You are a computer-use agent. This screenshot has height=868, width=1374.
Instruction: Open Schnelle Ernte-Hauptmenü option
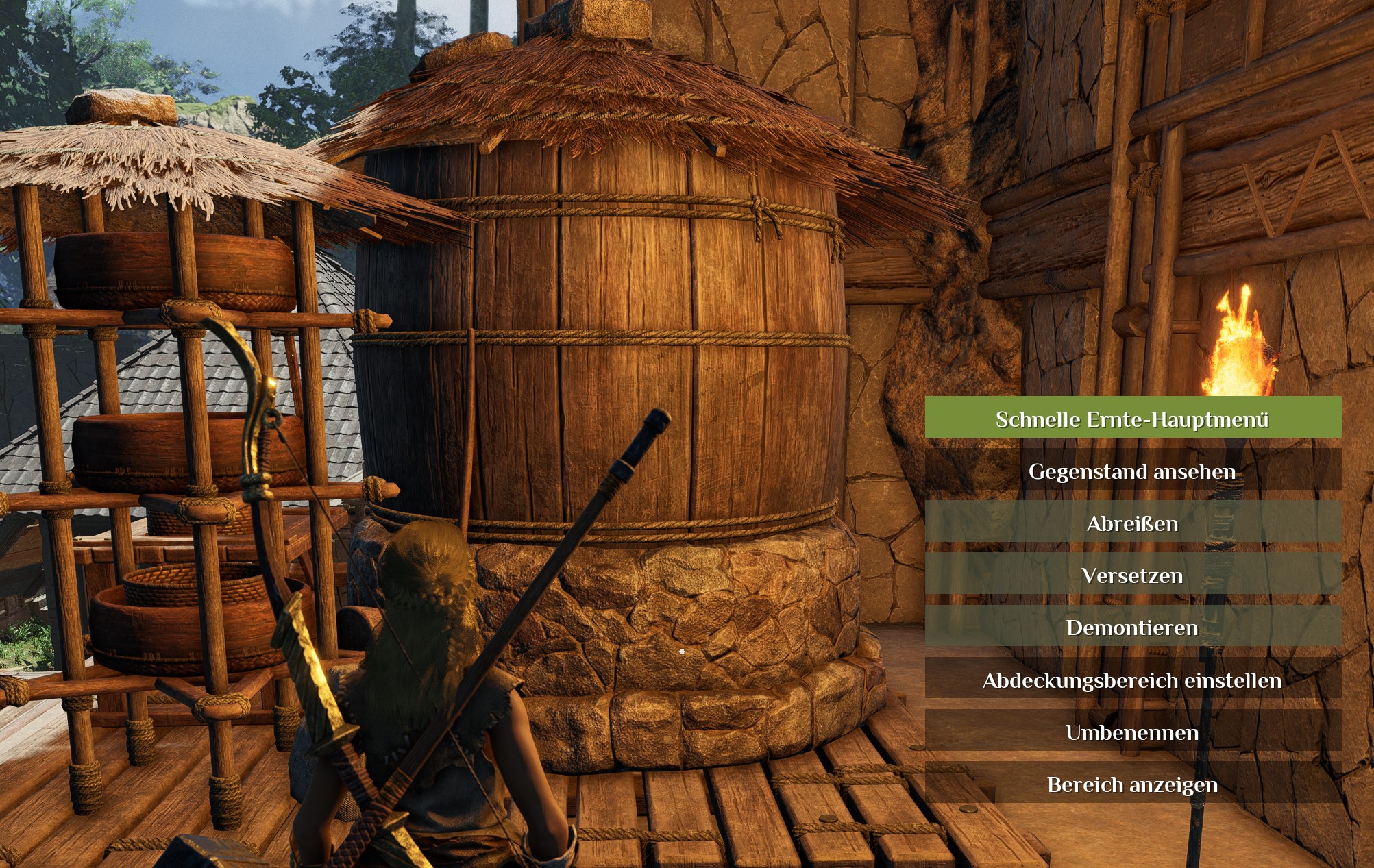1132,418
